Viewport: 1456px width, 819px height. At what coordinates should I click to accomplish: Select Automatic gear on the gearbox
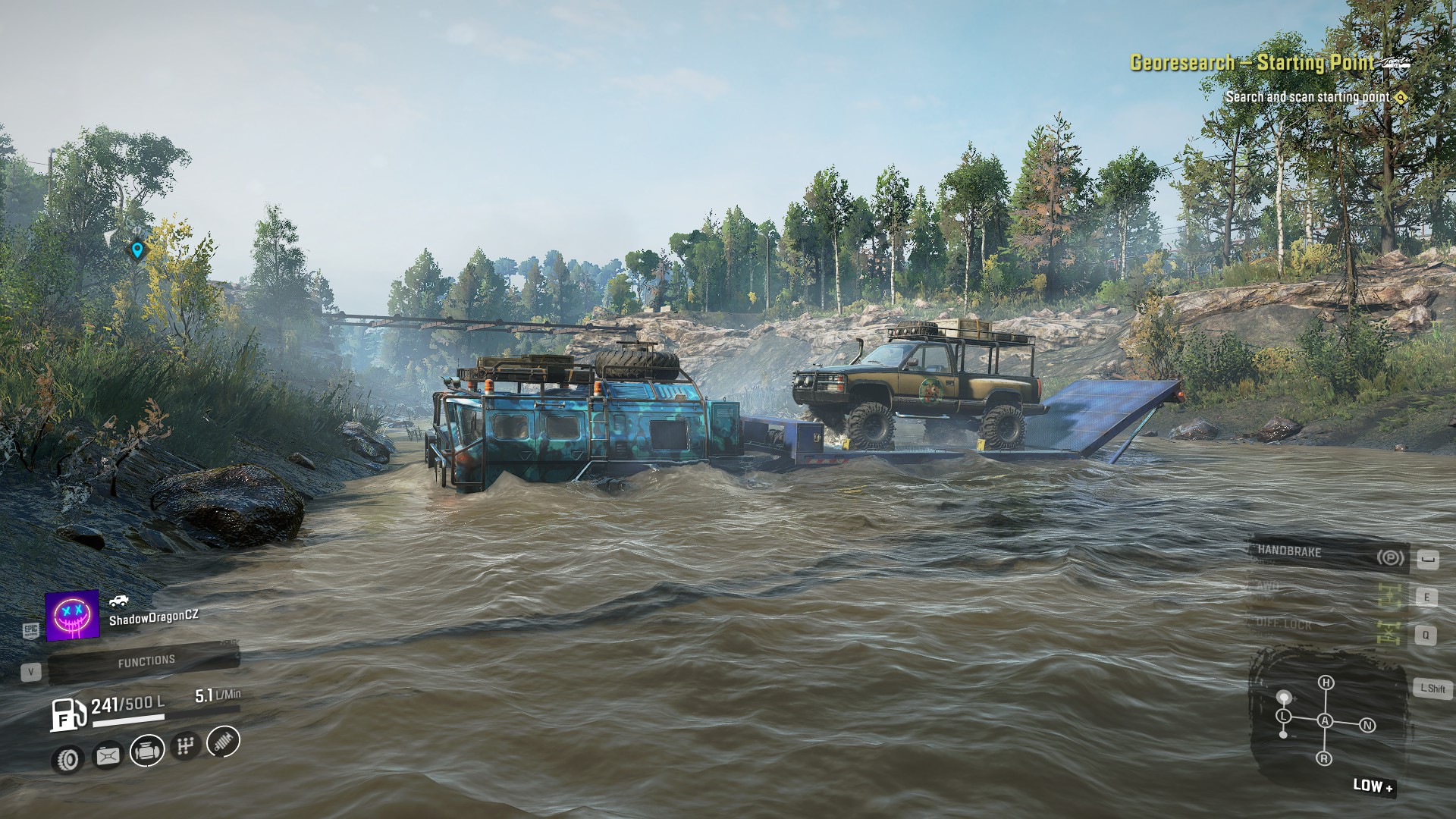pyautogui.click(x=1325, y=720)
